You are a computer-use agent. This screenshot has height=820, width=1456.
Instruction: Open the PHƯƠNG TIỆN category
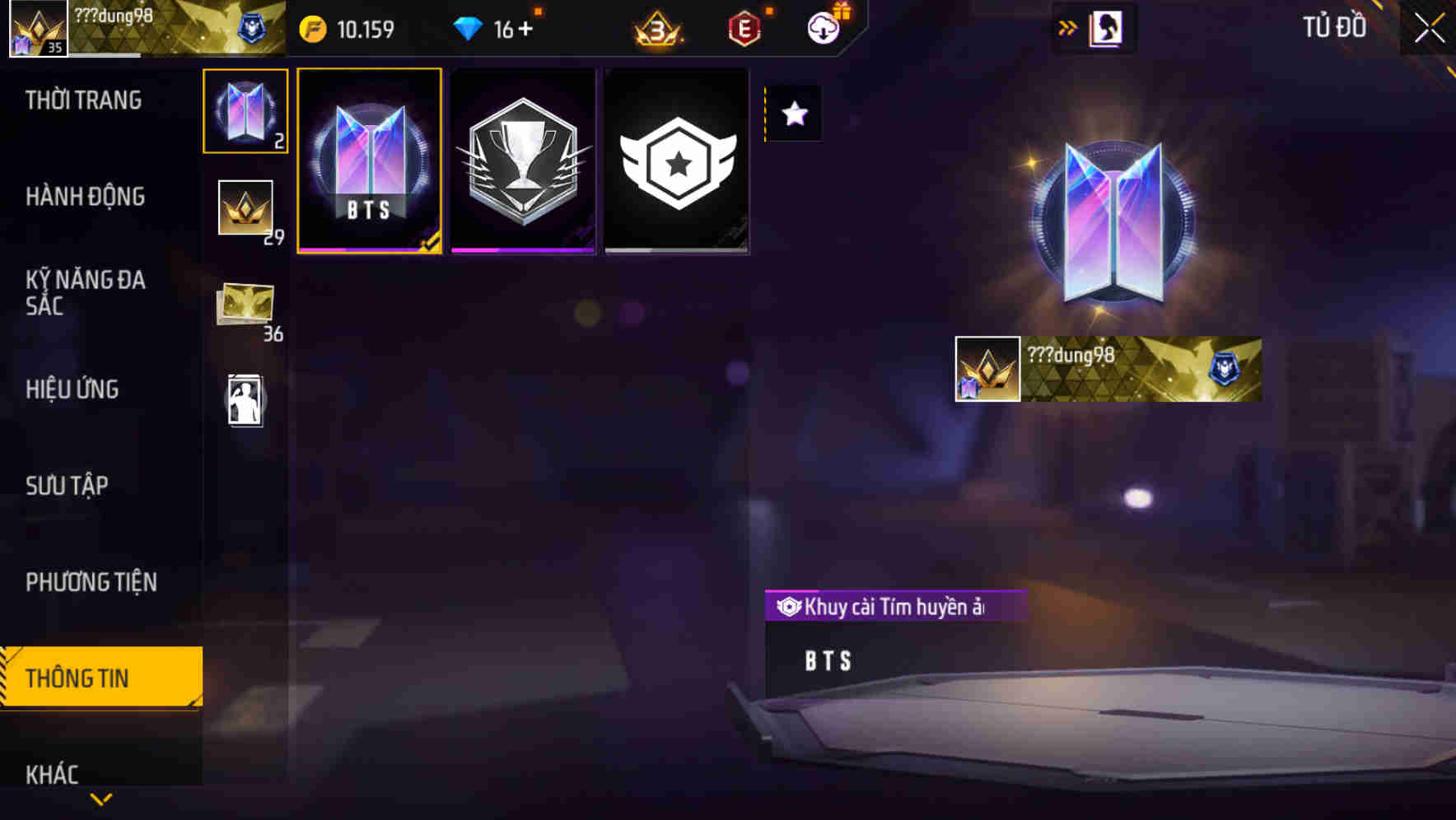click(x=91, y=582)
